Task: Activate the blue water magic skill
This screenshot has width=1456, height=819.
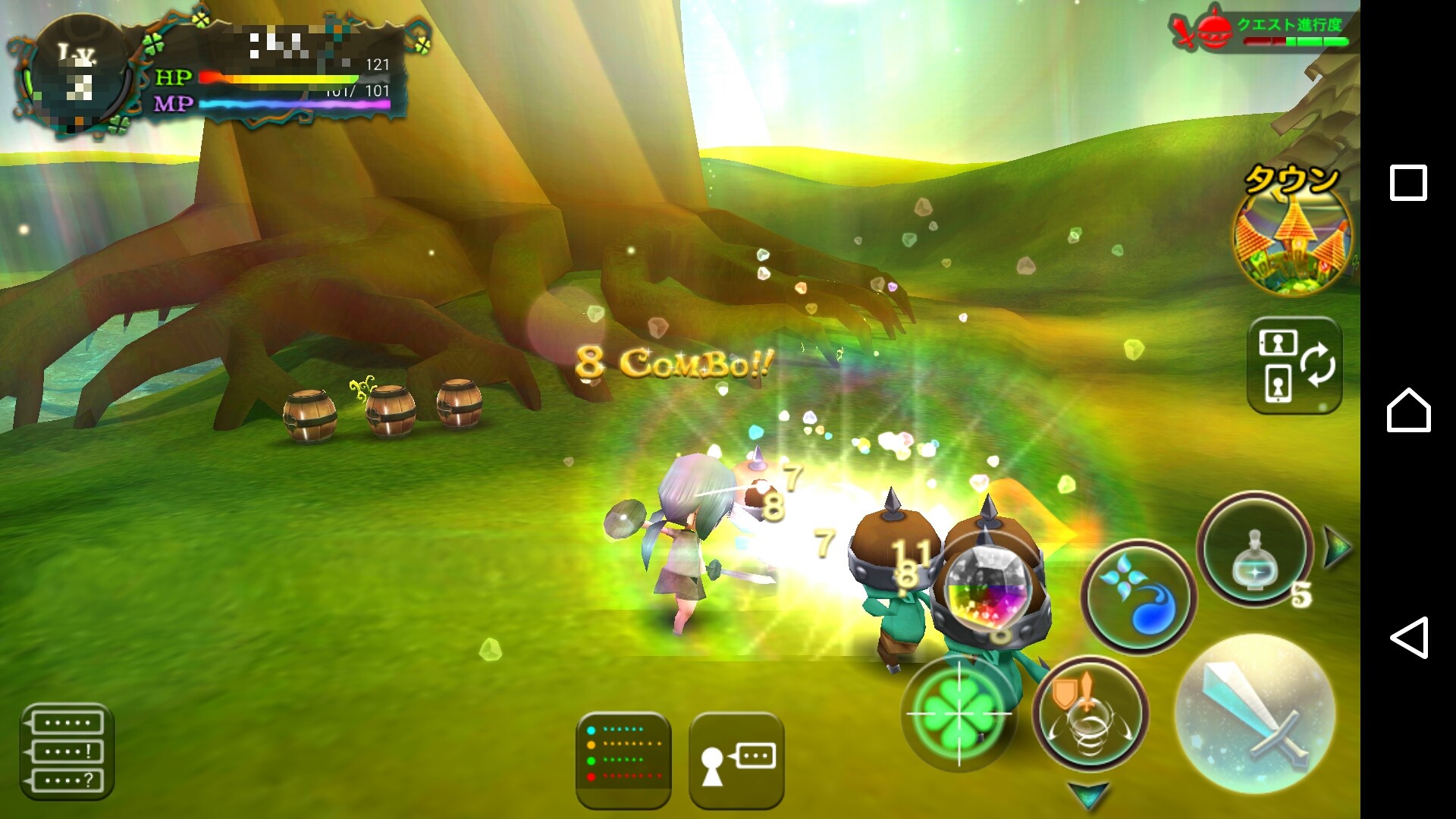Action: (1137, 597)
